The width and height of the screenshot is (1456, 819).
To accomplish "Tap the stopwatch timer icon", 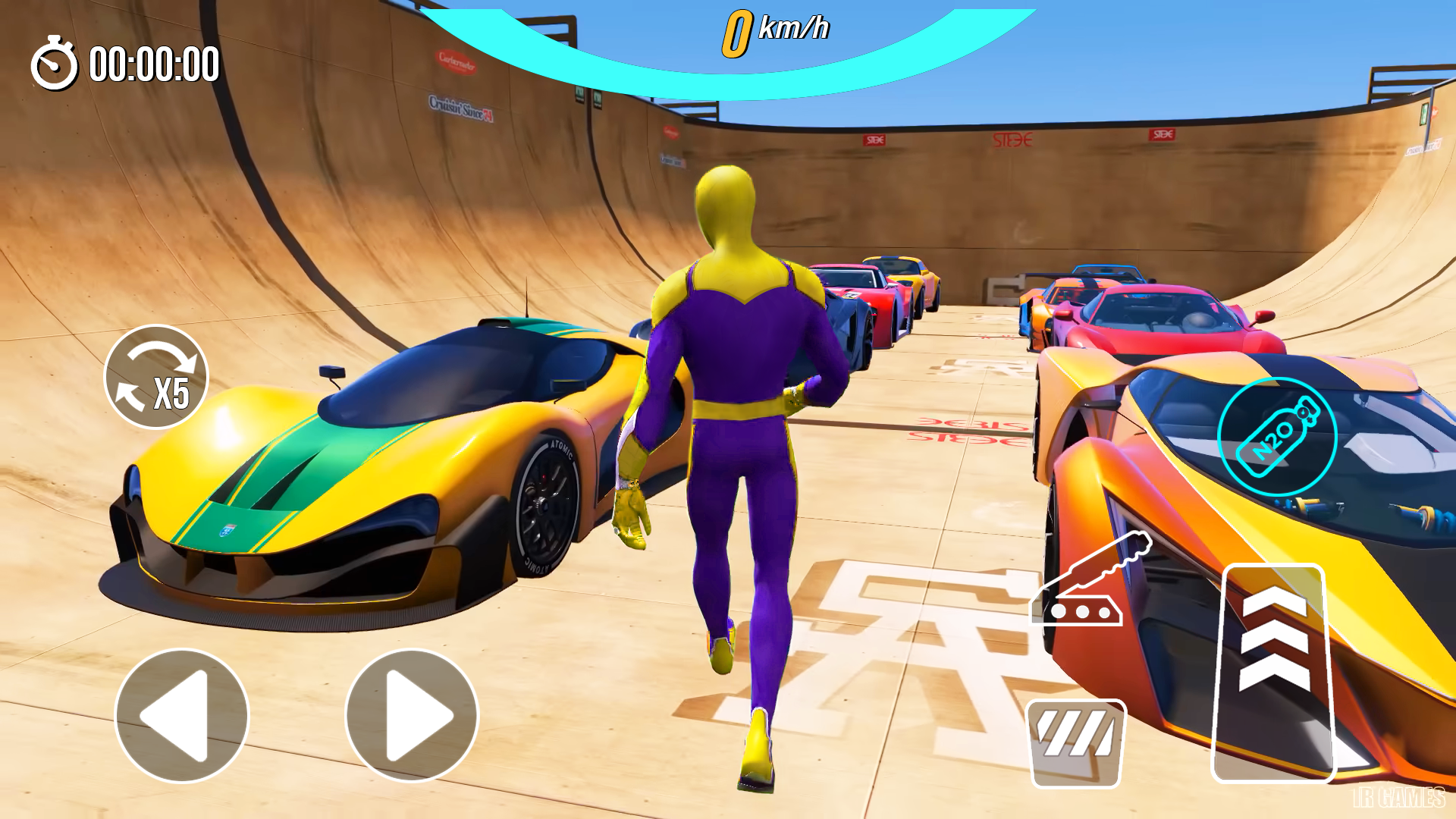I will [x=55, y=66].
